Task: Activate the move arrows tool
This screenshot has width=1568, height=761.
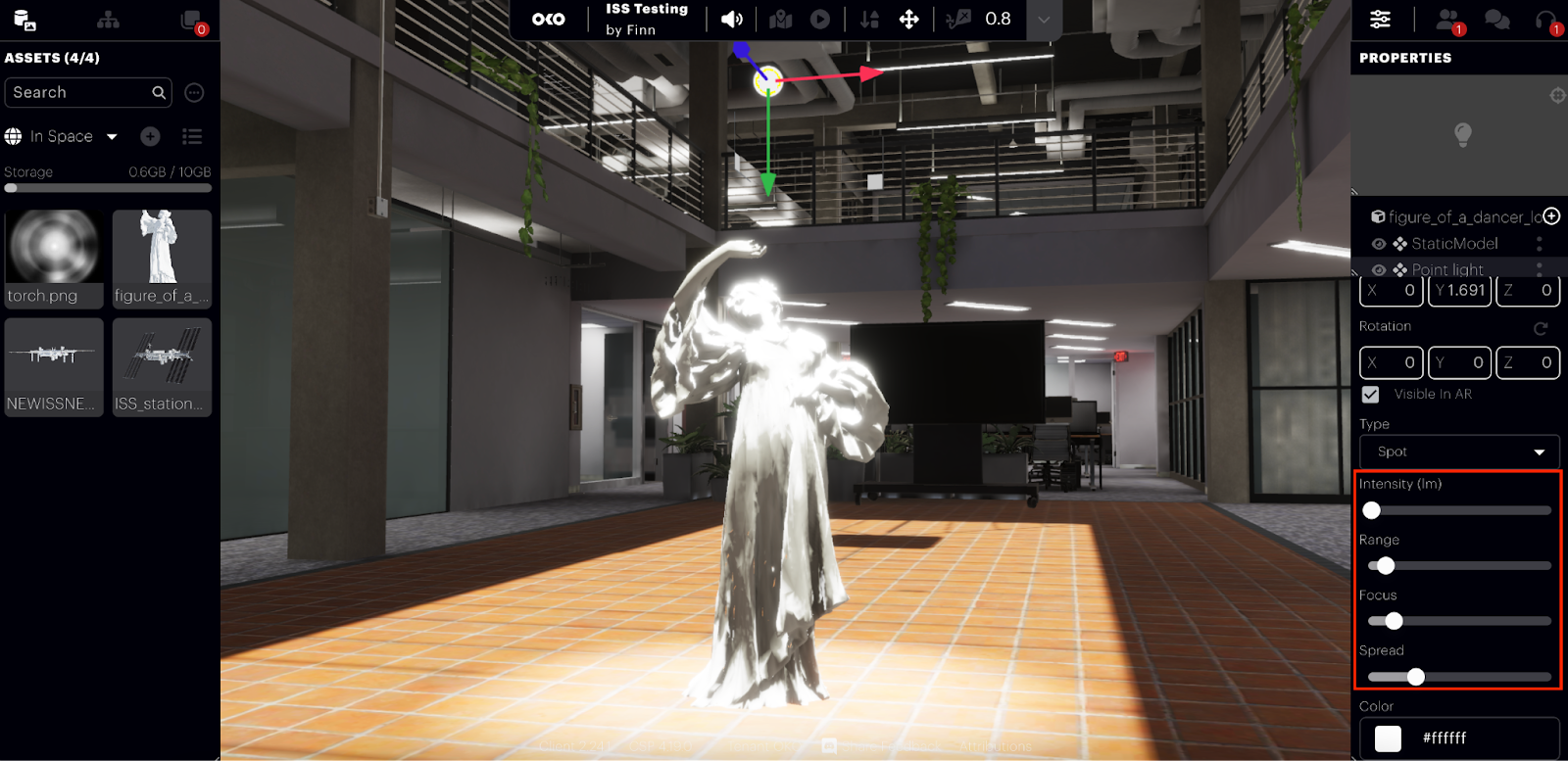Action: [908, 20]
